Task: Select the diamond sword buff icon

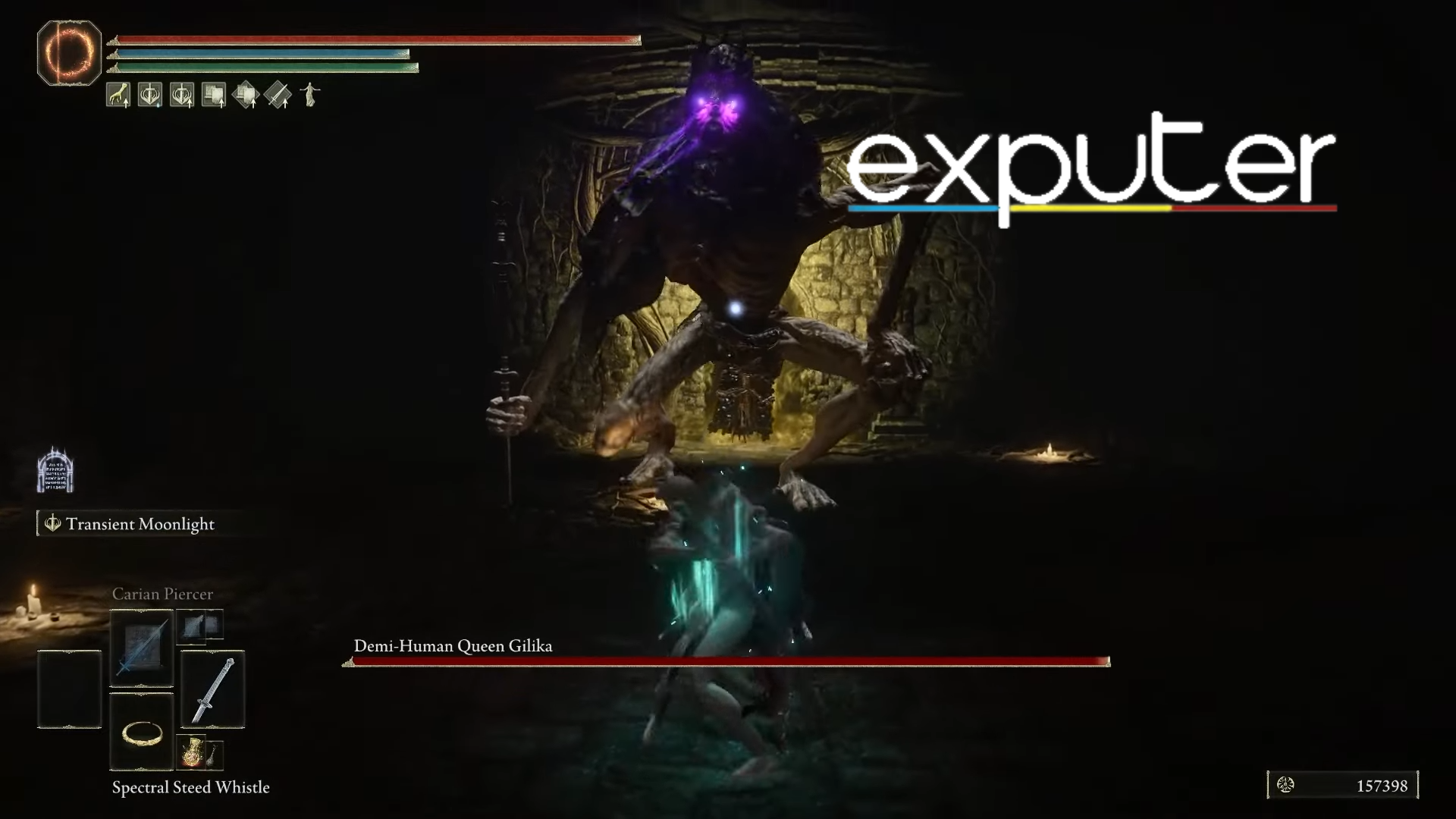Action: (x=278, y=94)
